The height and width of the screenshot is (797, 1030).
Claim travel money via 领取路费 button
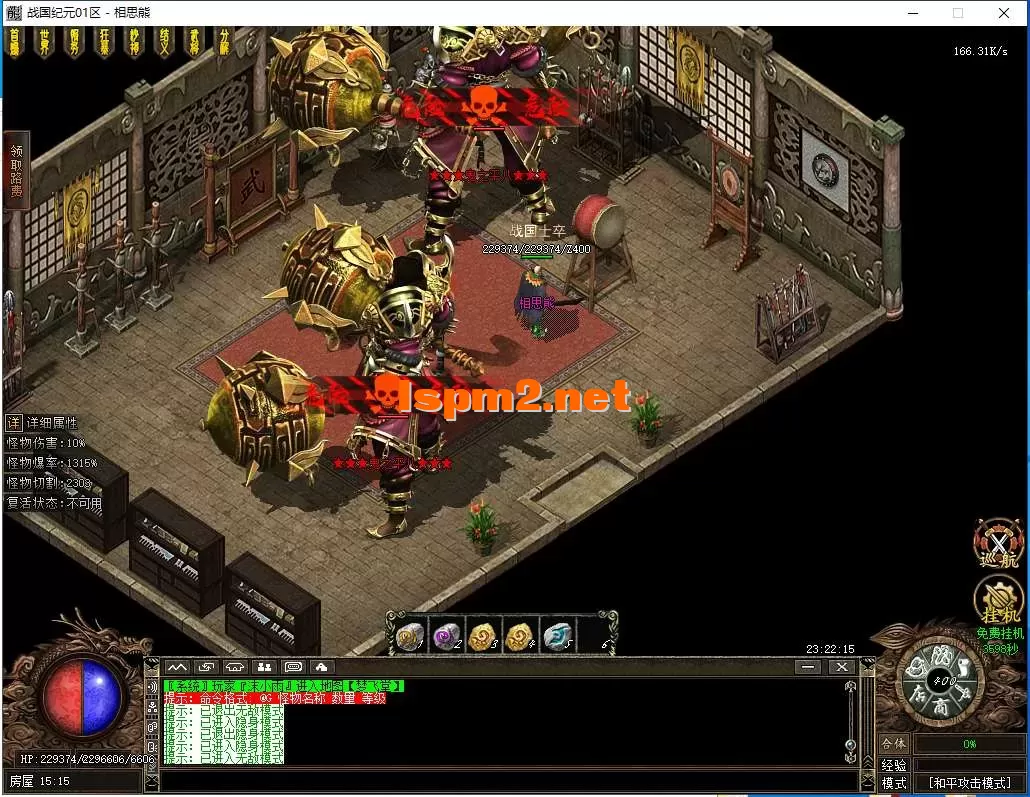pyautogui.click(x=16, y=169)
